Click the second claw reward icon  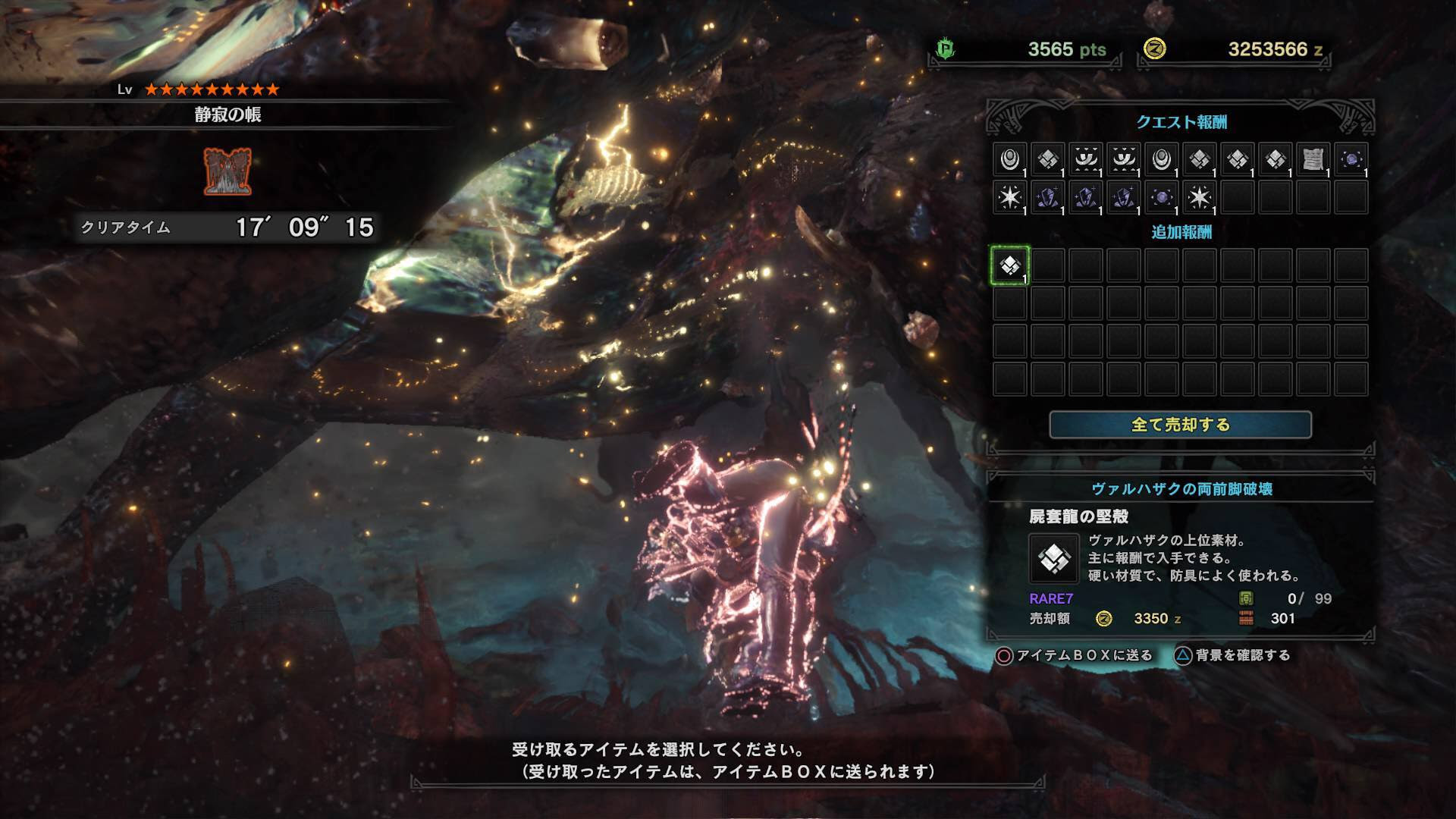point(1125,160)
